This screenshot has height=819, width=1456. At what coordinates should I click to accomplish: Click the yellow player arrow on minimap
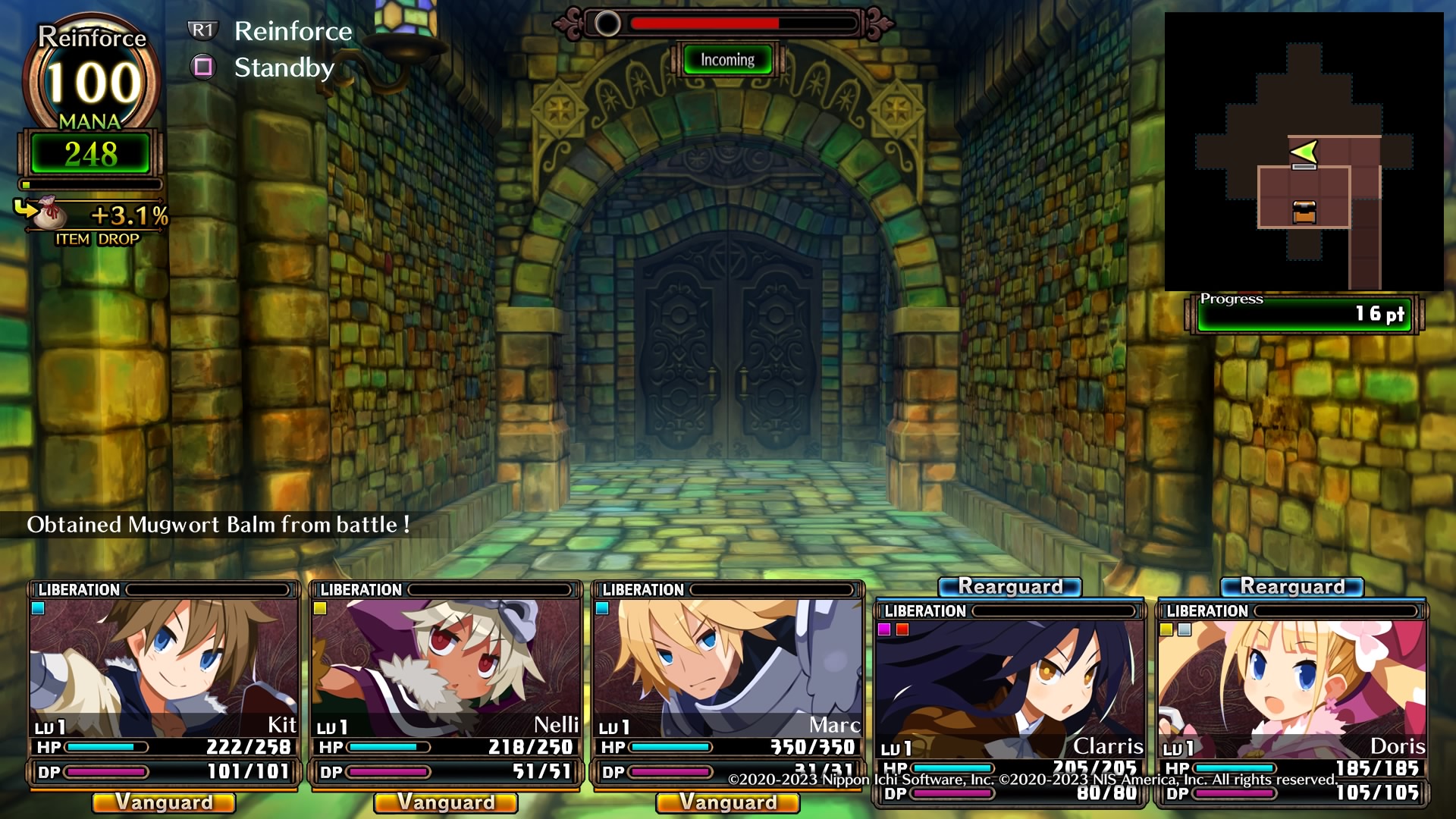pyautogui.click(x=1304, y=152)
